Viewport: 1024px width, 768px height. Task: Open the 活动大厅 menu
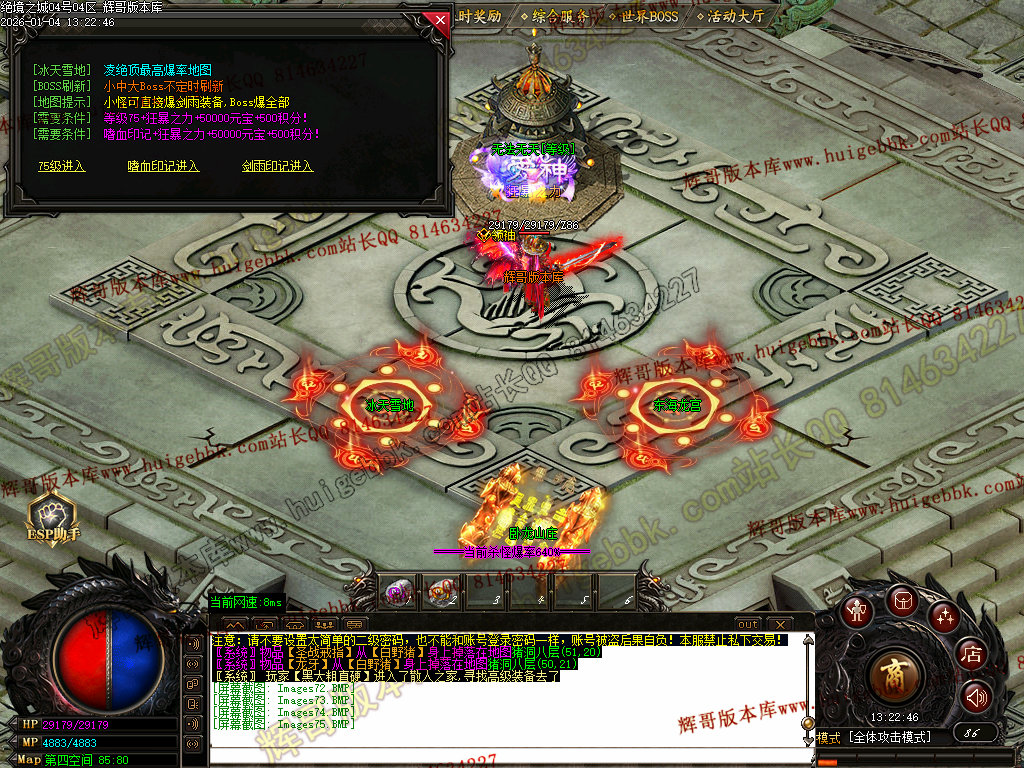(x=735, y=16)
